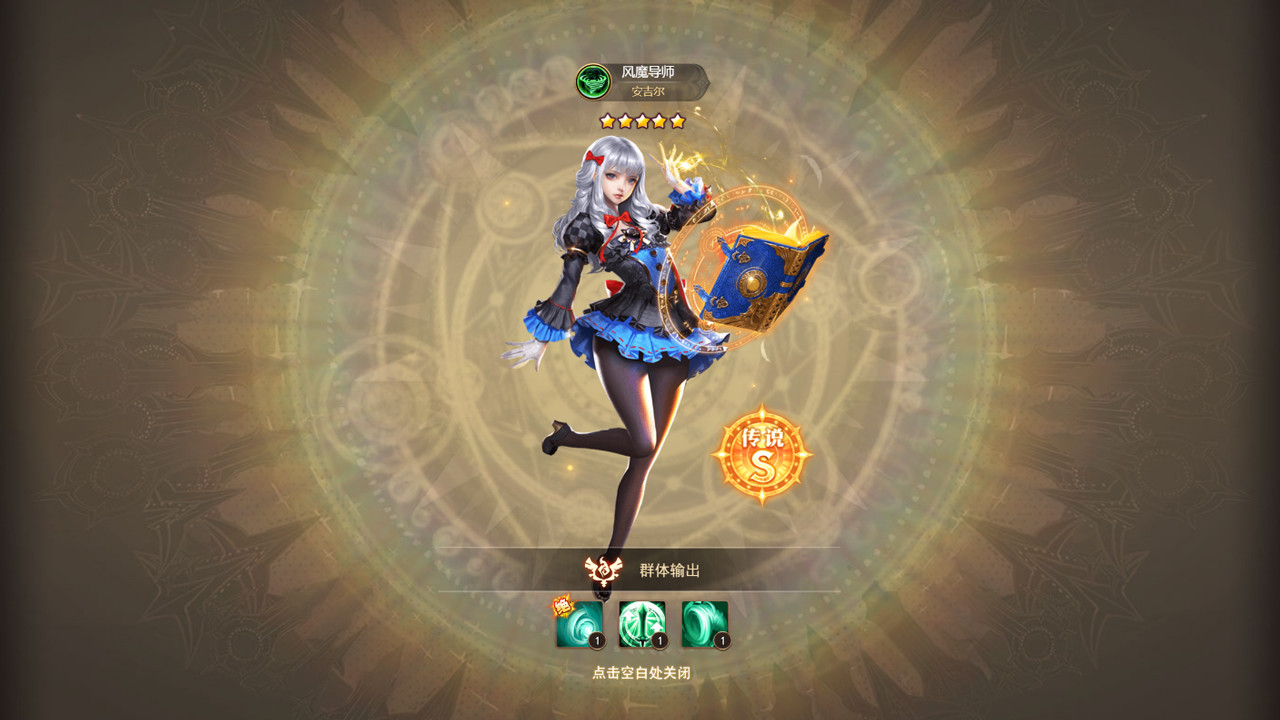This screenshot has height=720, width=1280.
Task: Toggle the middle star of the rating row
Action: coord(641,121)
